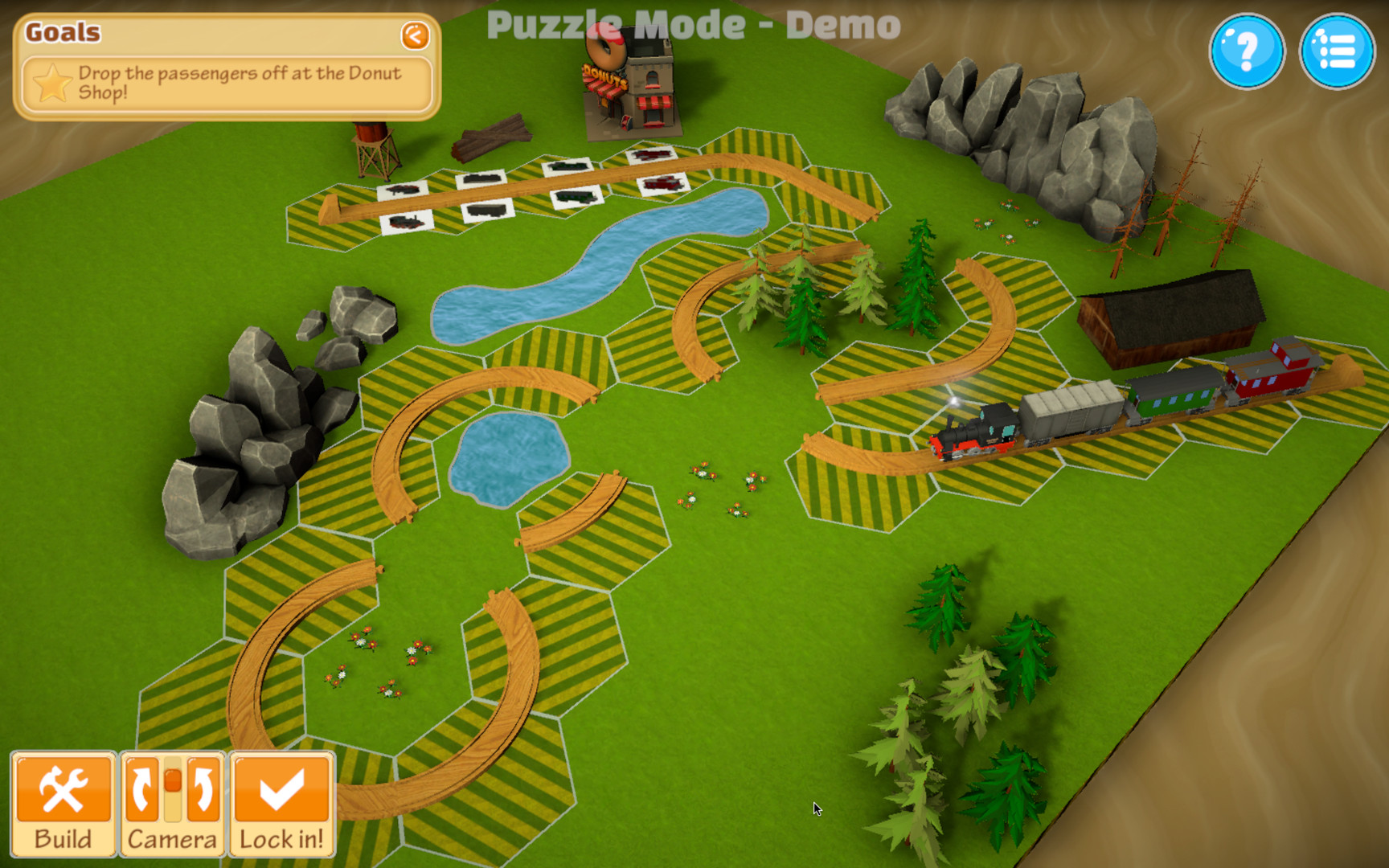Click the Build button label

pos(64,838)
